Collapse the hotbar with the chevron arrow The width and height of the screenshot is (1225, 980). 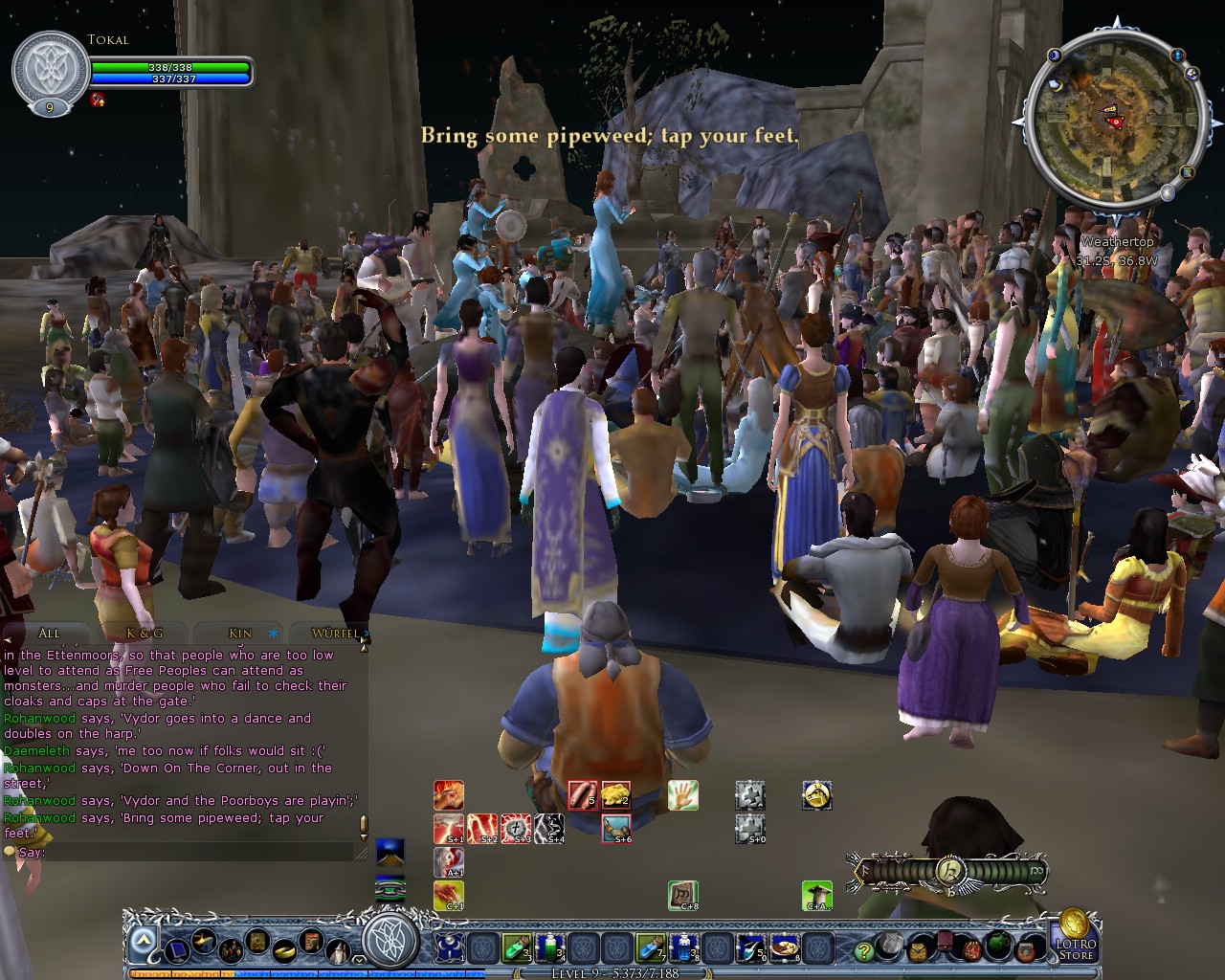point(142,943)
